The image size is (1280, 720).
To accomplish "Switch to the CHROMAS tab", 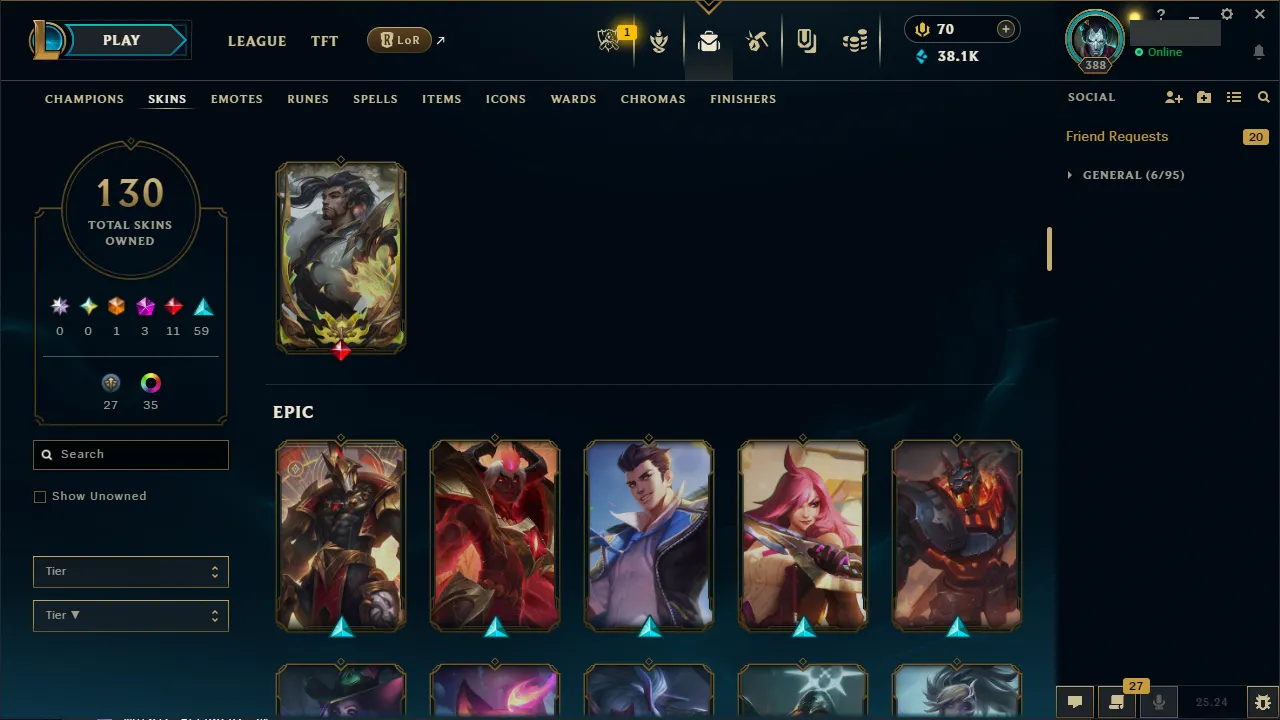I will pyautogui.click(x=653, y=99).
